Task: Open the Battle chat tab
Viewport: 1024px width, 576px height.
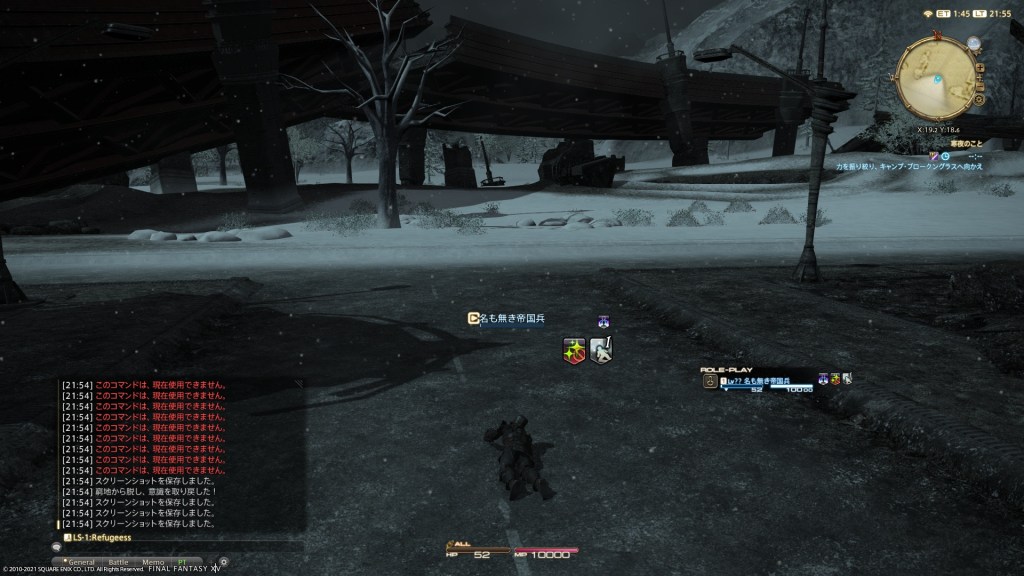Action: 118,562
